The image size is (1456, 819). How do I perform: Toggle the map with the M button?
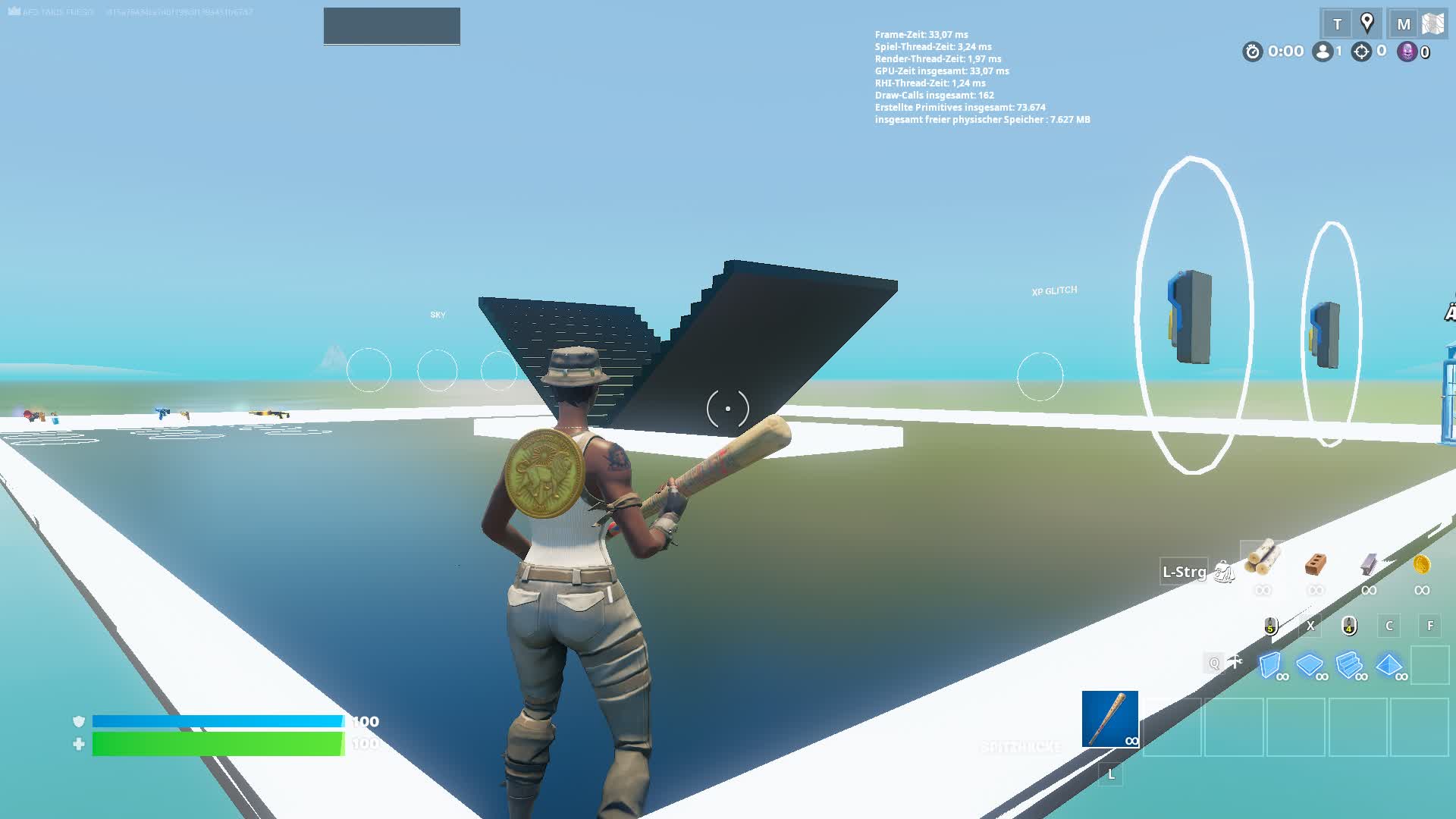point(1403,22)
